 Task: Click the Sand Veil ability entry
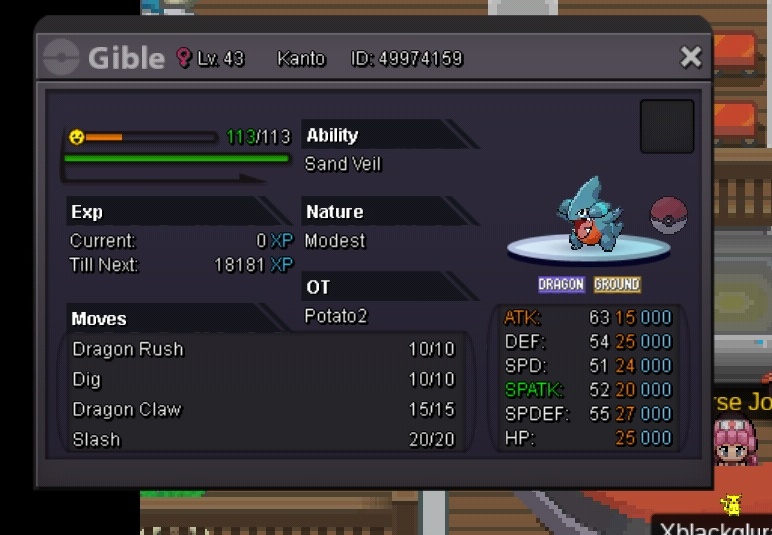[343, 164]
